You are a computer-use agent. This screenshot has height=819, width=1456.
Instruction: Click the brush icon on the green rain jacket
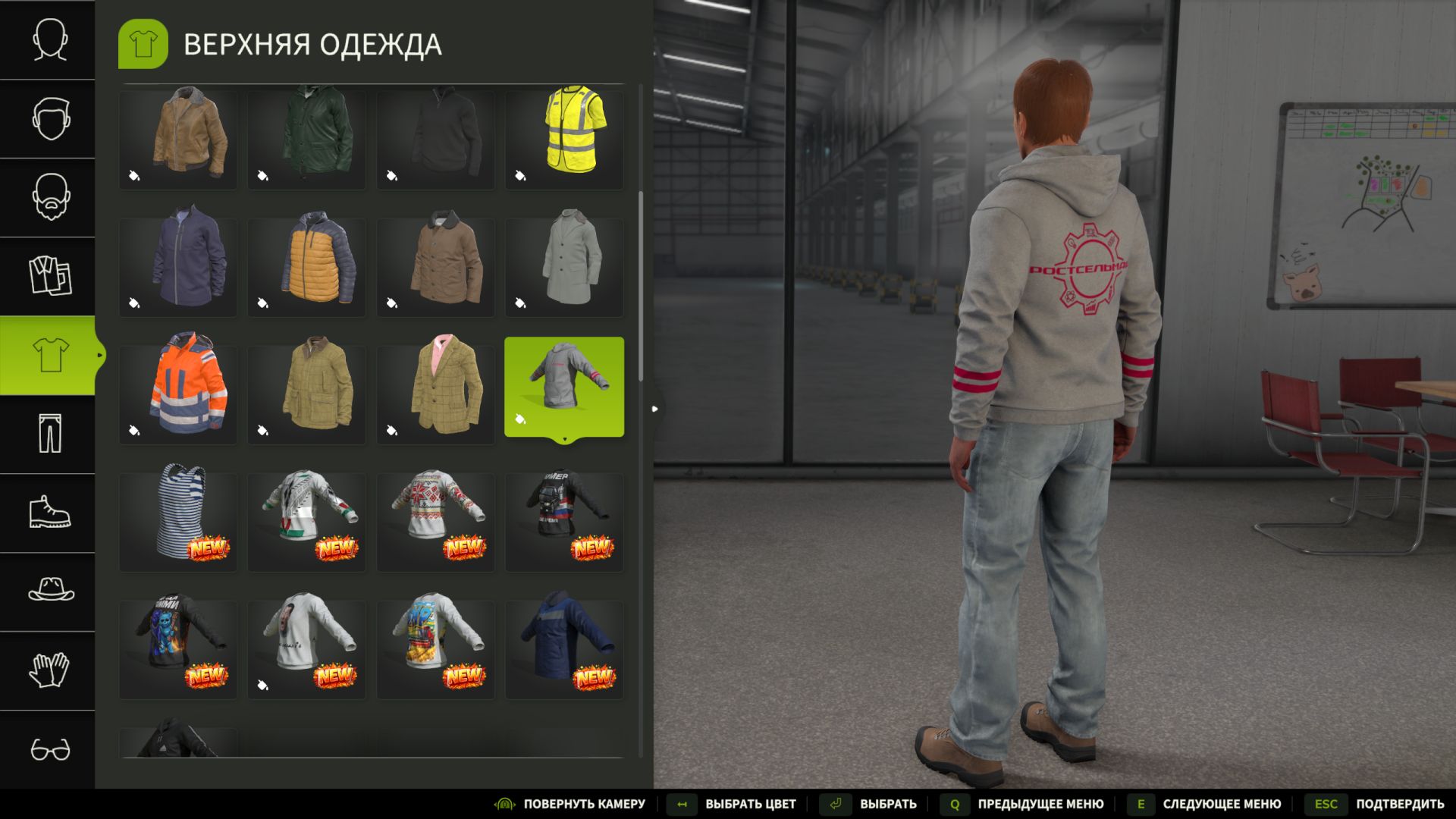pos(262,174)
